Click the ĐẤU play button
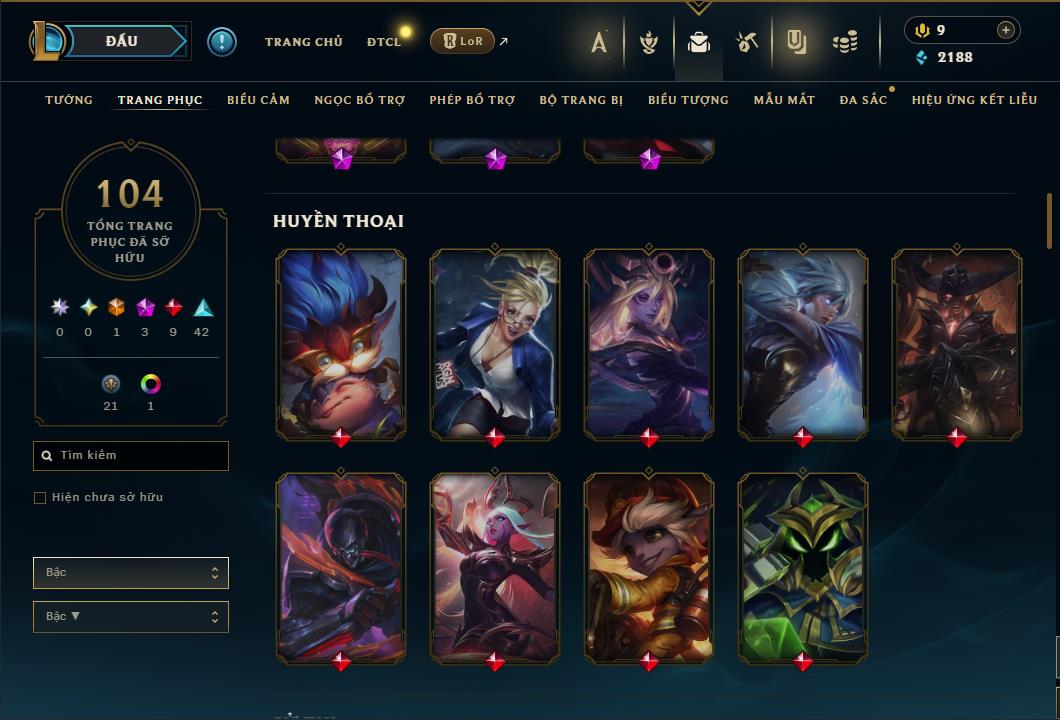The height and width of the screenshot is (720, 1060). coord(121,41)
